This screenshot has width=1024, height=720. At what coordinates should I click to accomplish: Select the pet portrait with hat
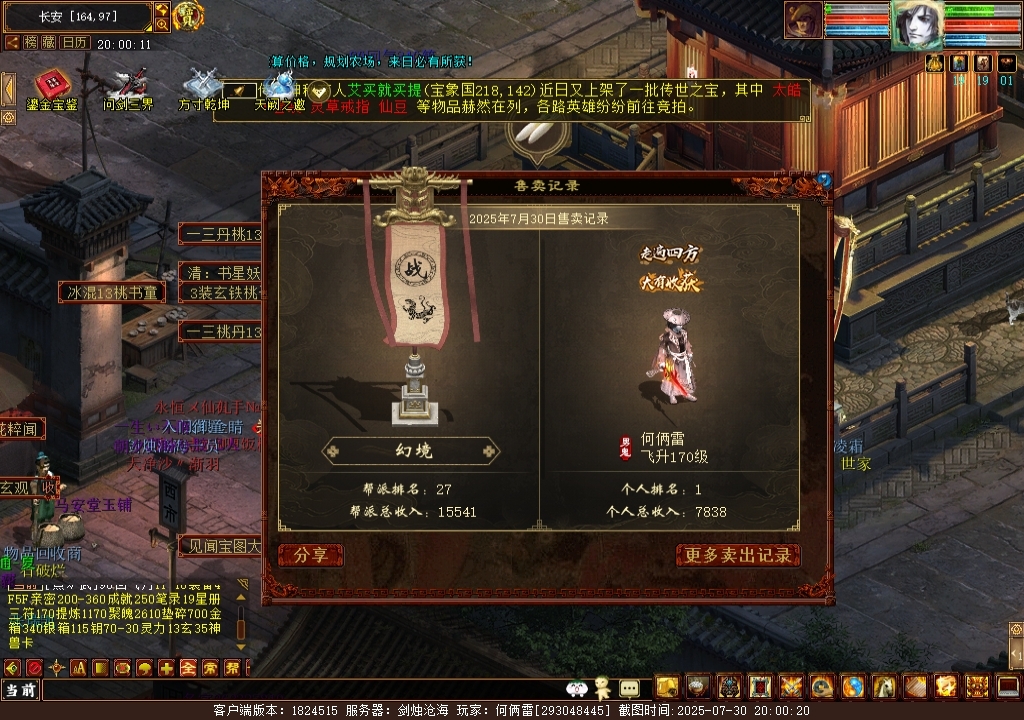(802, 20)
